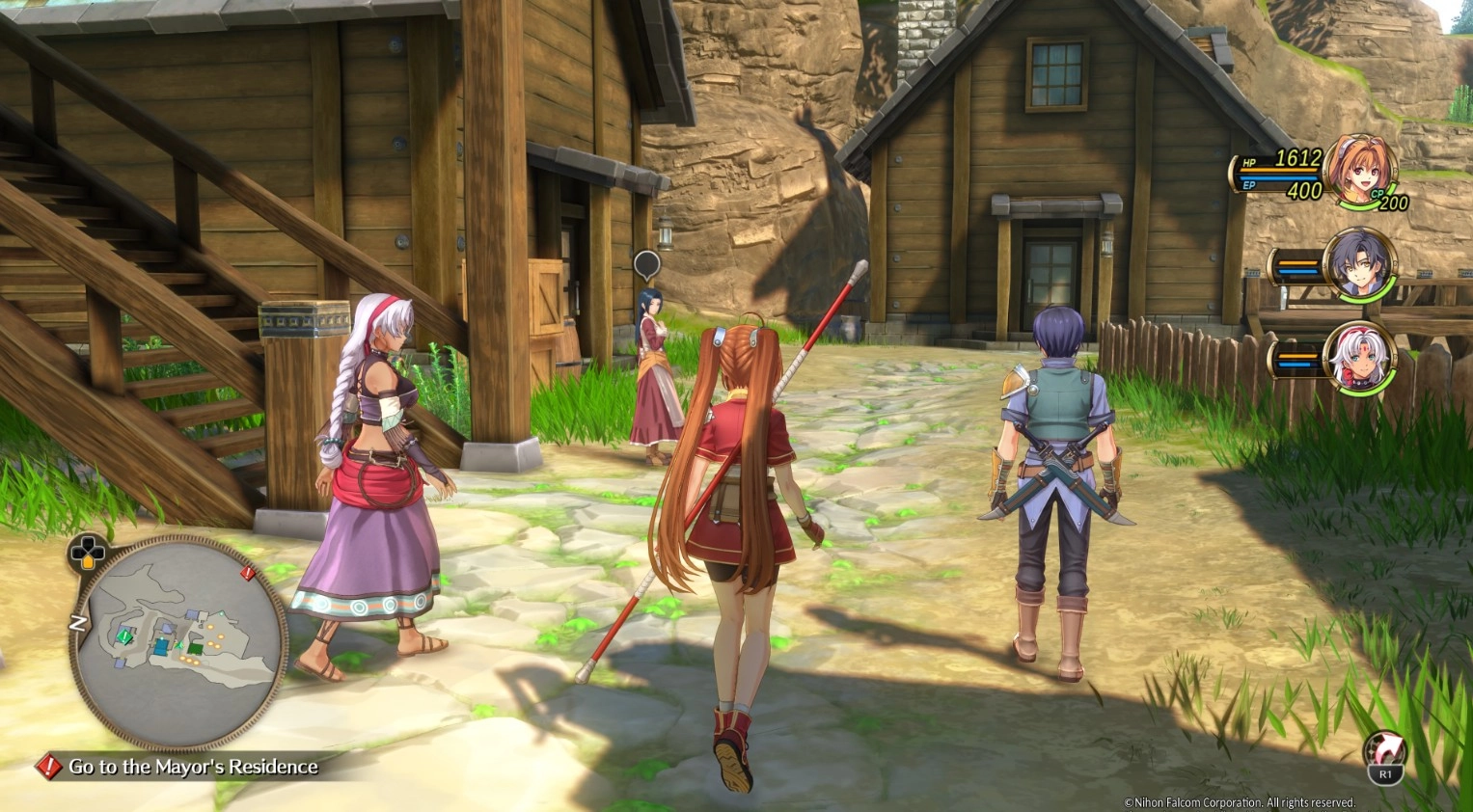Select the "Go to the Mayor's Residence" objective
The height and width of the screenshot is (812, 1473).
(x=192, y=767)
